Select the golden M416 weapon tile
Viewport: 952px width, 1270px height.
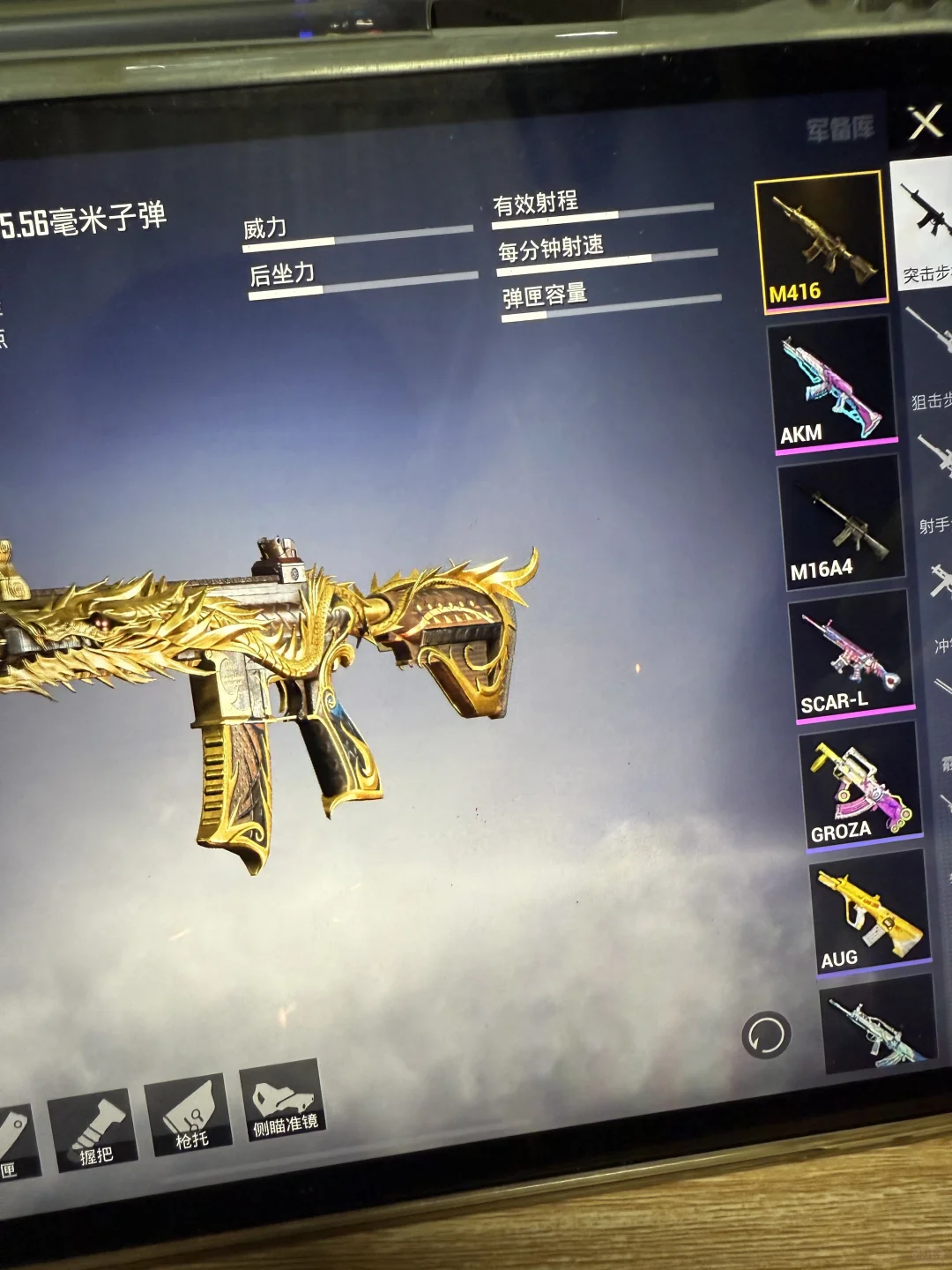tap(822, 240)
